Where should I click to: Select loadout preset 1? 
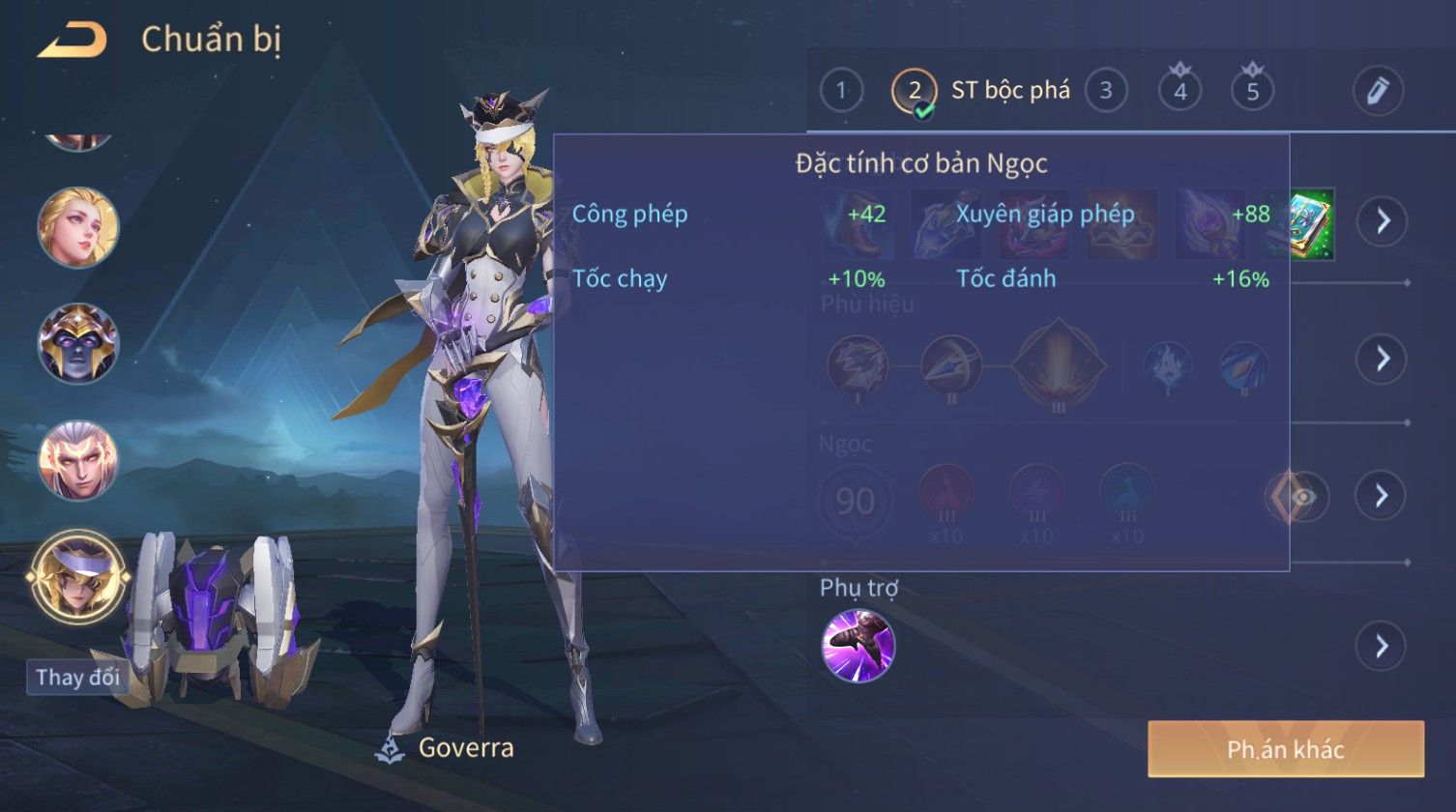coord(841,92)
